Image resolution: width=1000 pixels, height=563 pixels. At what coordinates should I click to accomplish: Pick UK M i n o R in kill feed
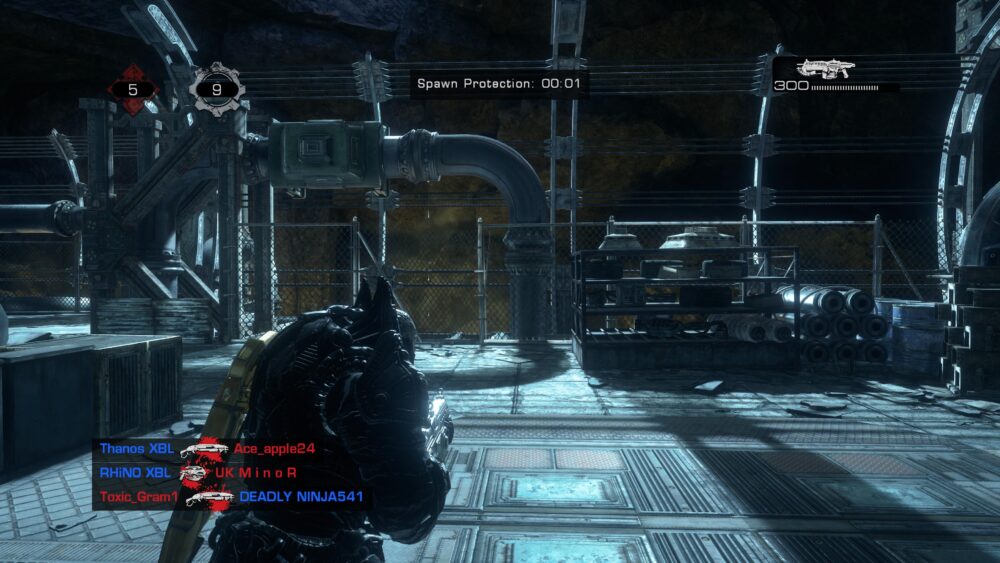256,472
